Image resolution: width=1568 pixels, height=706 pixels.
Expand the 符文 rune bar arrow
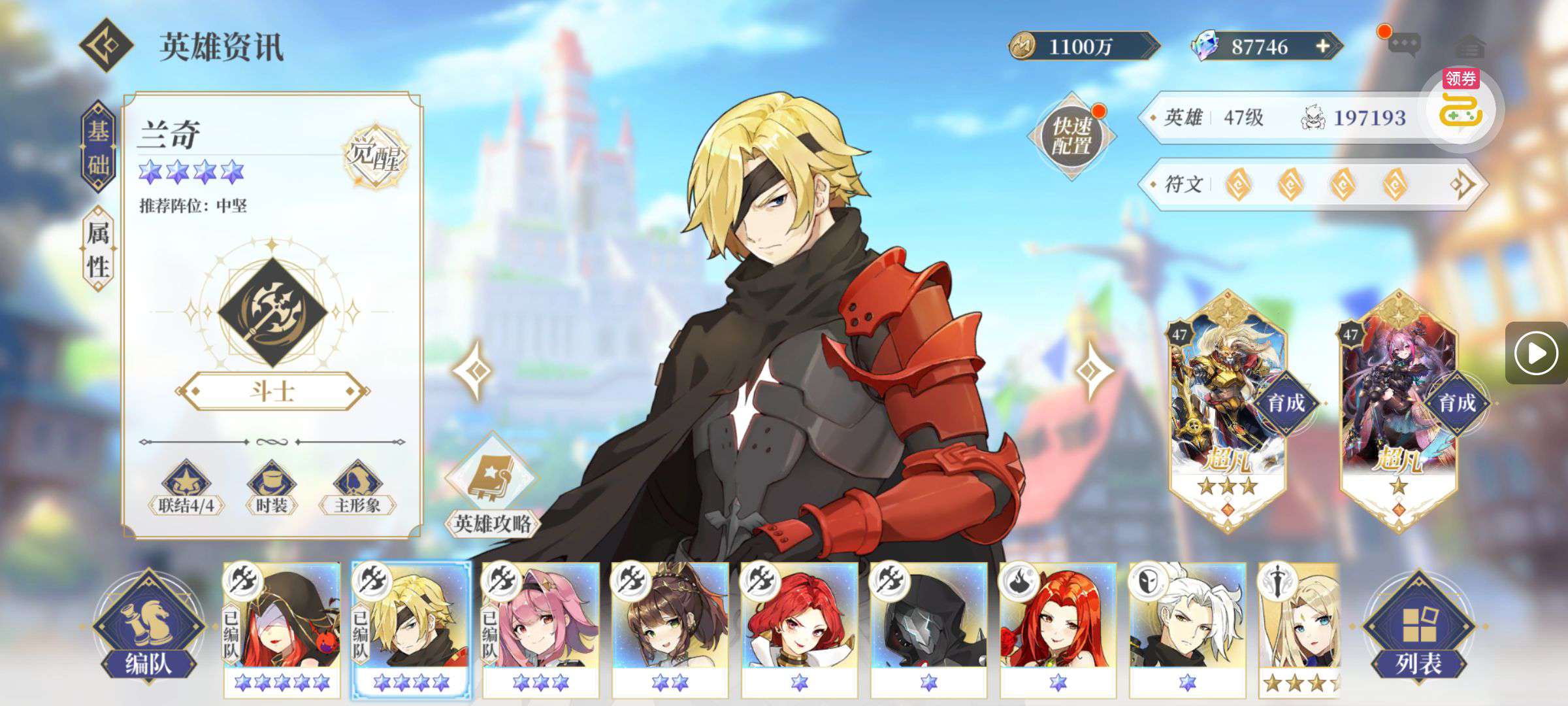[1462, 184]
